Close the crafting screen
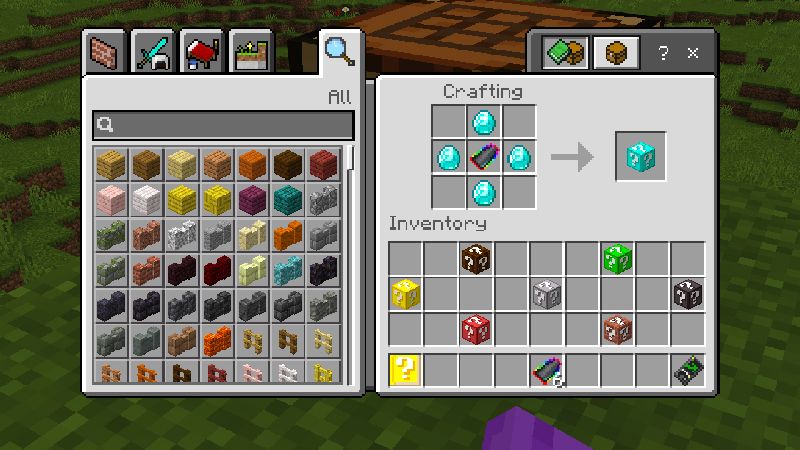This screenshot has width=800, height=450. tap(693, 53)
